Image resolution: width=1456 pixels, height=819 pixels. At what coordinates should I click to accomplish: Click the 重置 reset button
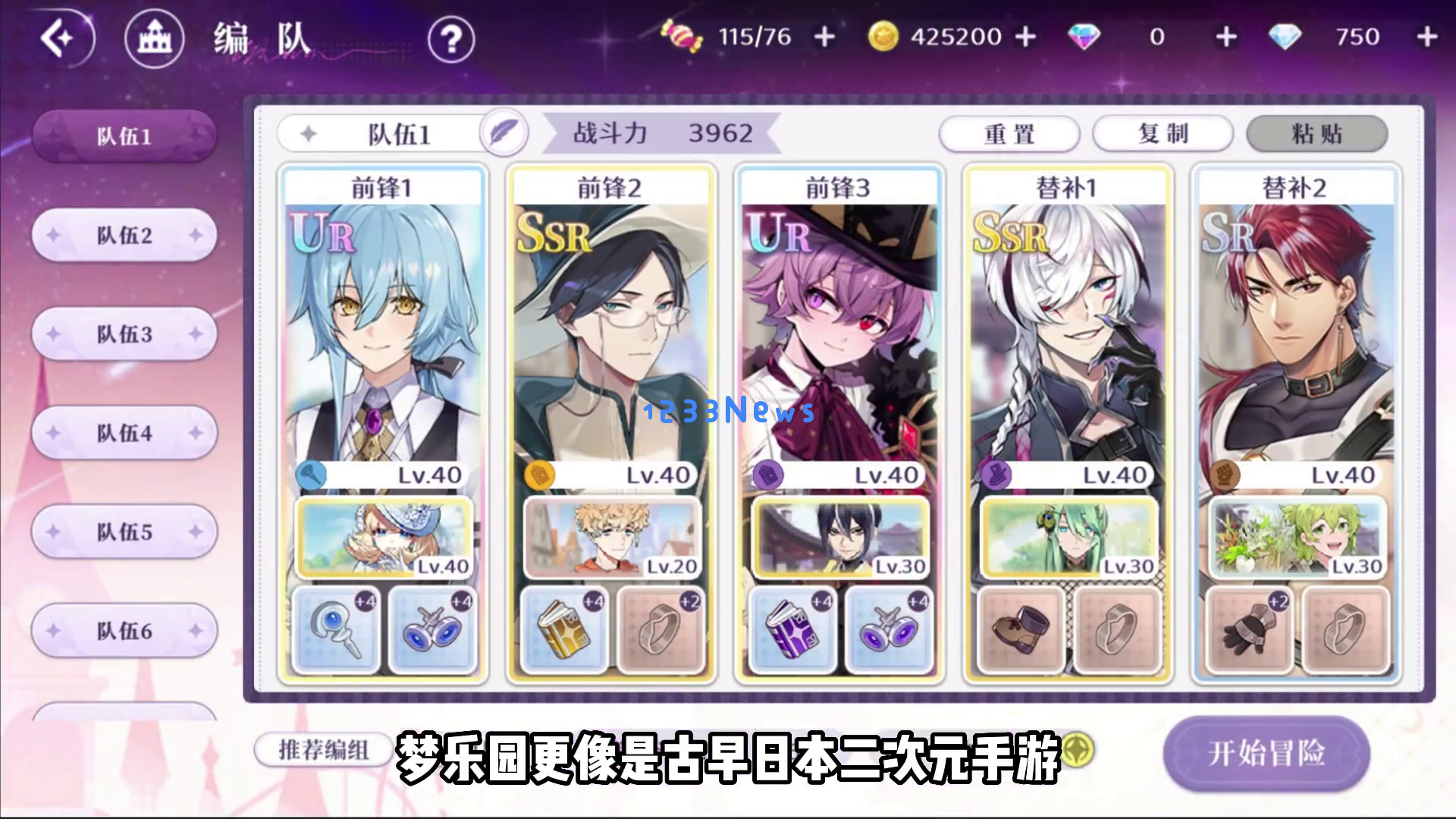click(x=1009, y=134)
